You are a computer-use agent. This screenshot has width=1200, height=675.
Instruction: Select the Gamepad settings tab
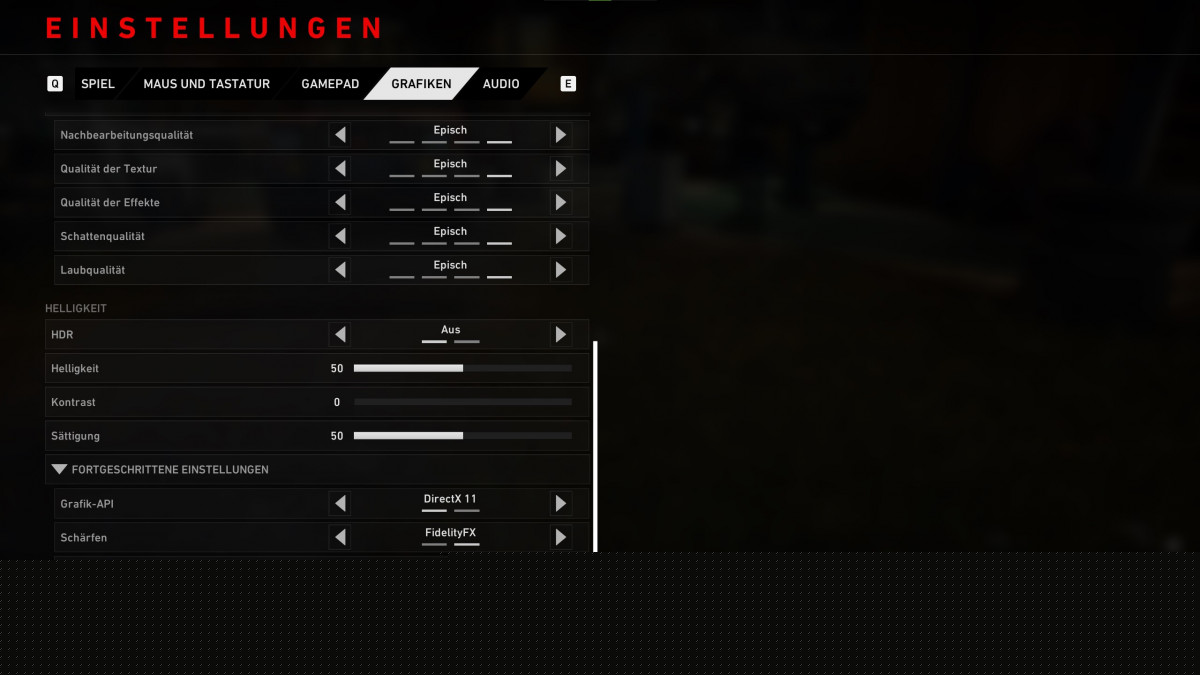click(330, 84)
